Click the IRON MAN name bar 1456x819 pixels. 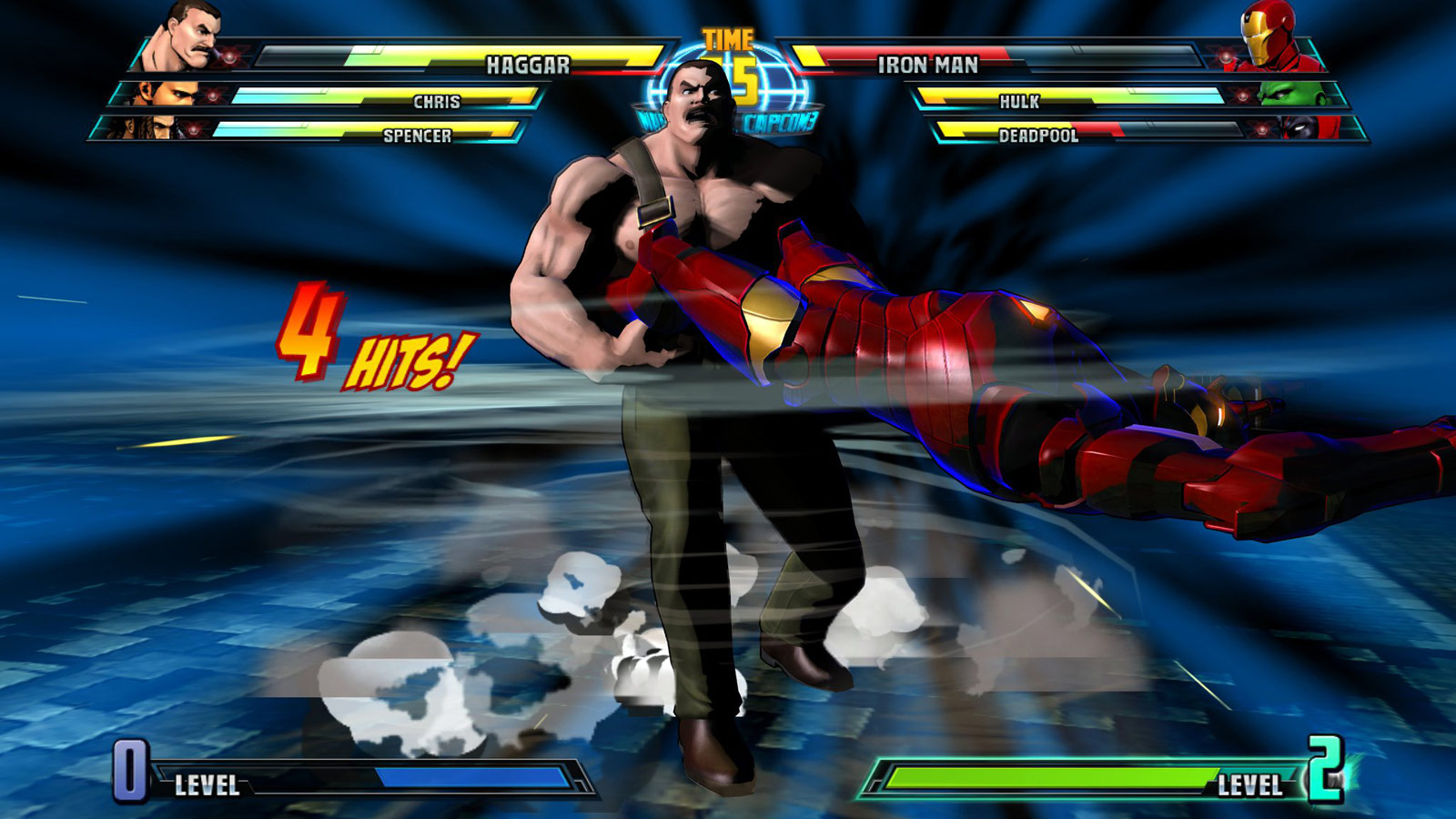[926, 62]
